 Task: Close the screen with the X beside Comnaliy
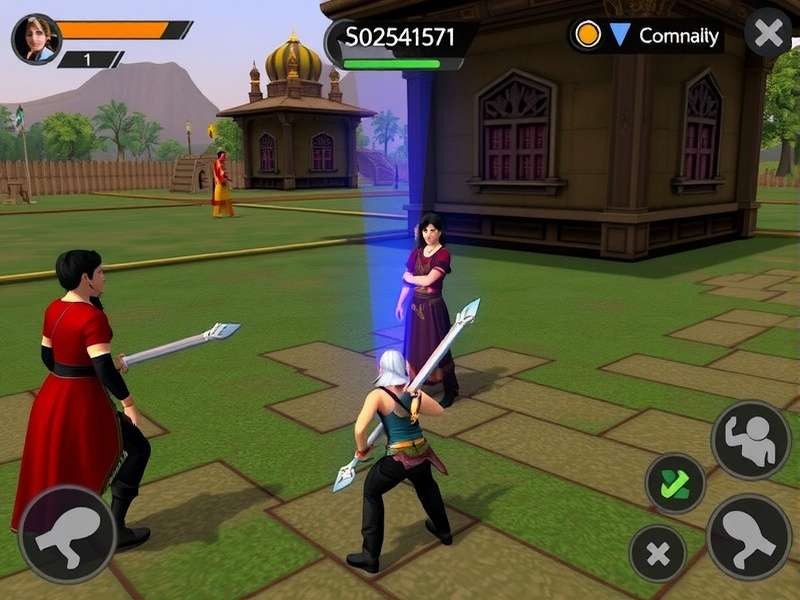768,34
